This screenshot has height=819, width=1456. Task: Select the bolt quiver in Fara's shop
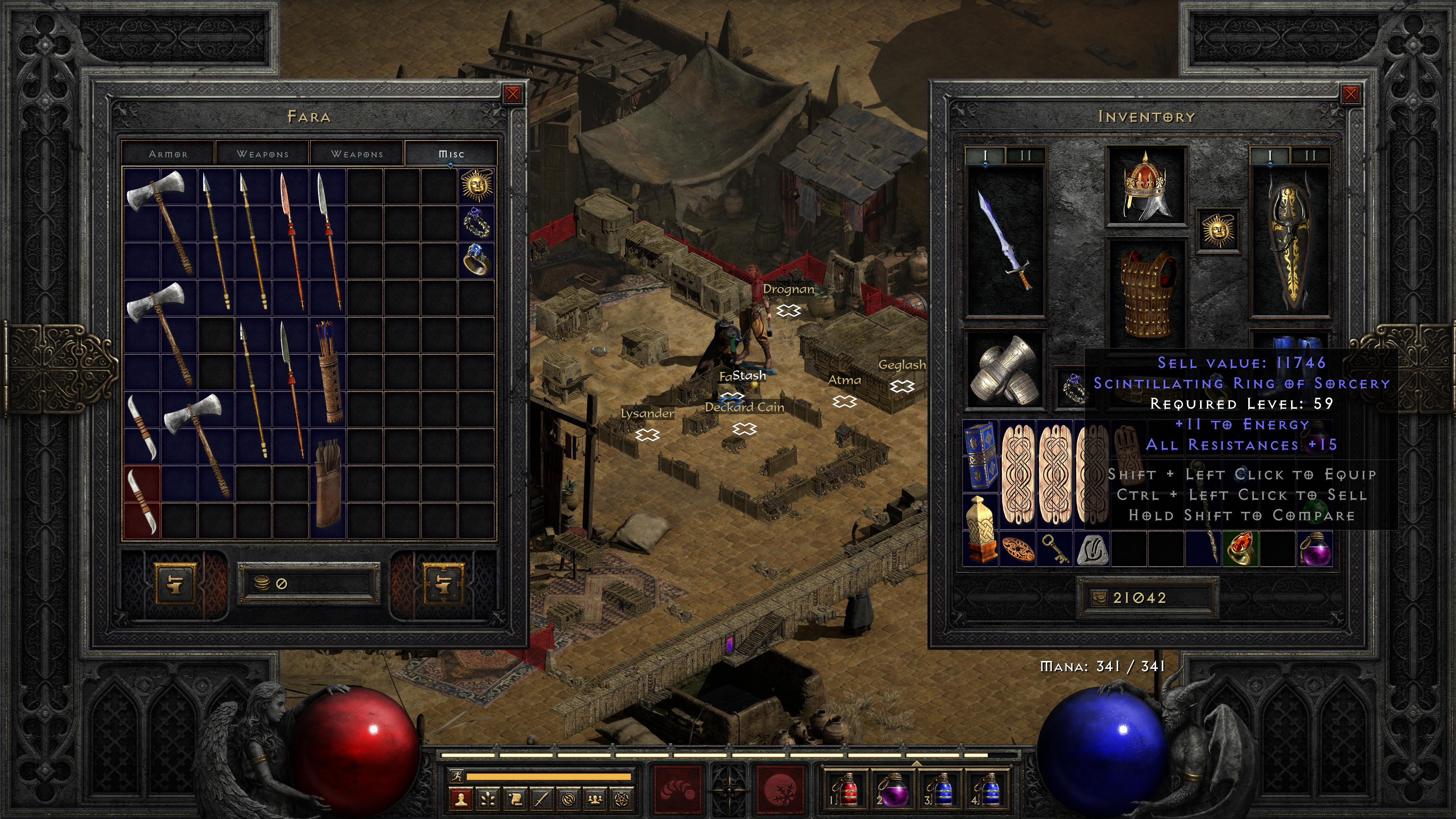(x=328, y=483)
